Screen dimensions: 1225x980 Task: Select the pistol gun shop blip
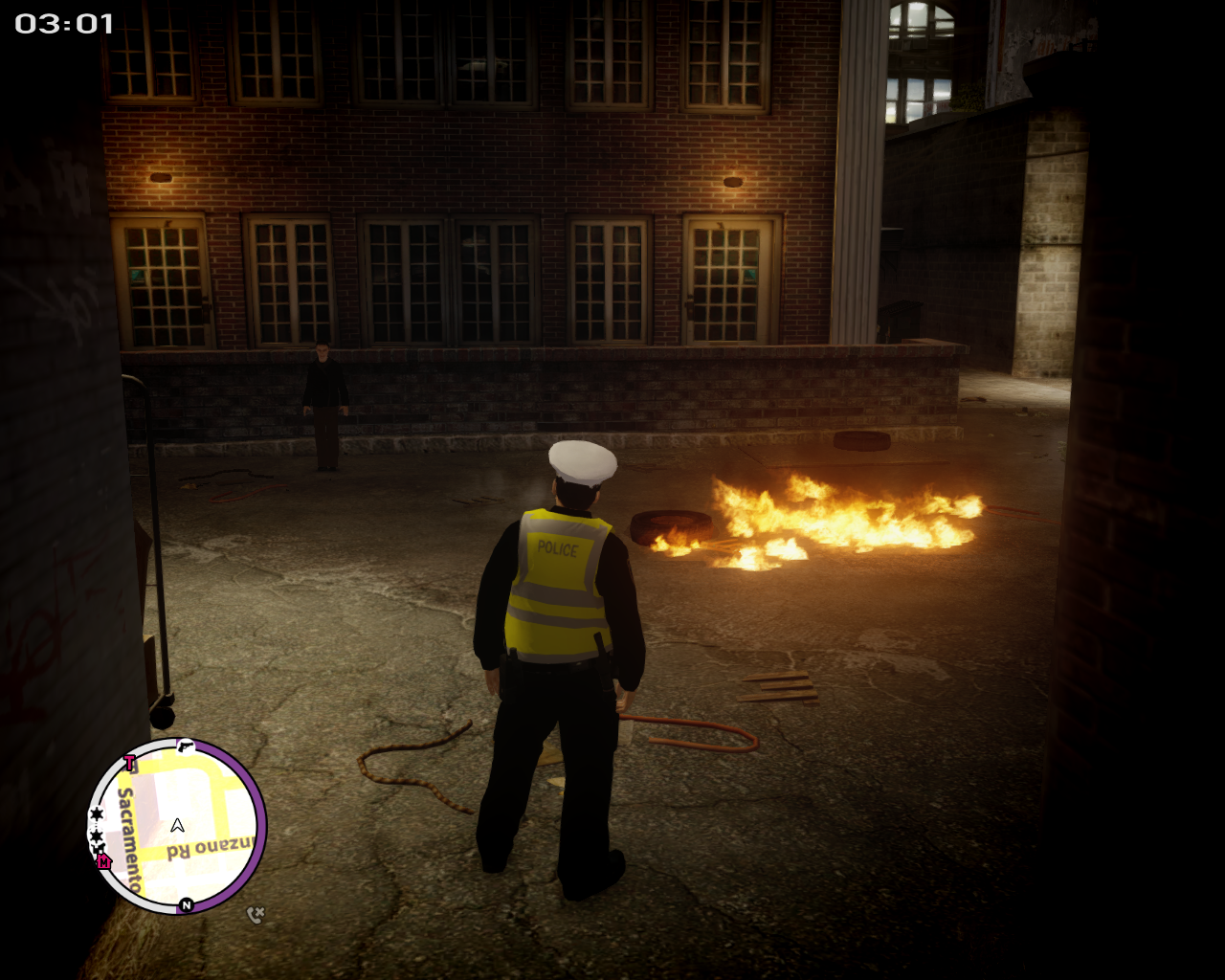186,746
